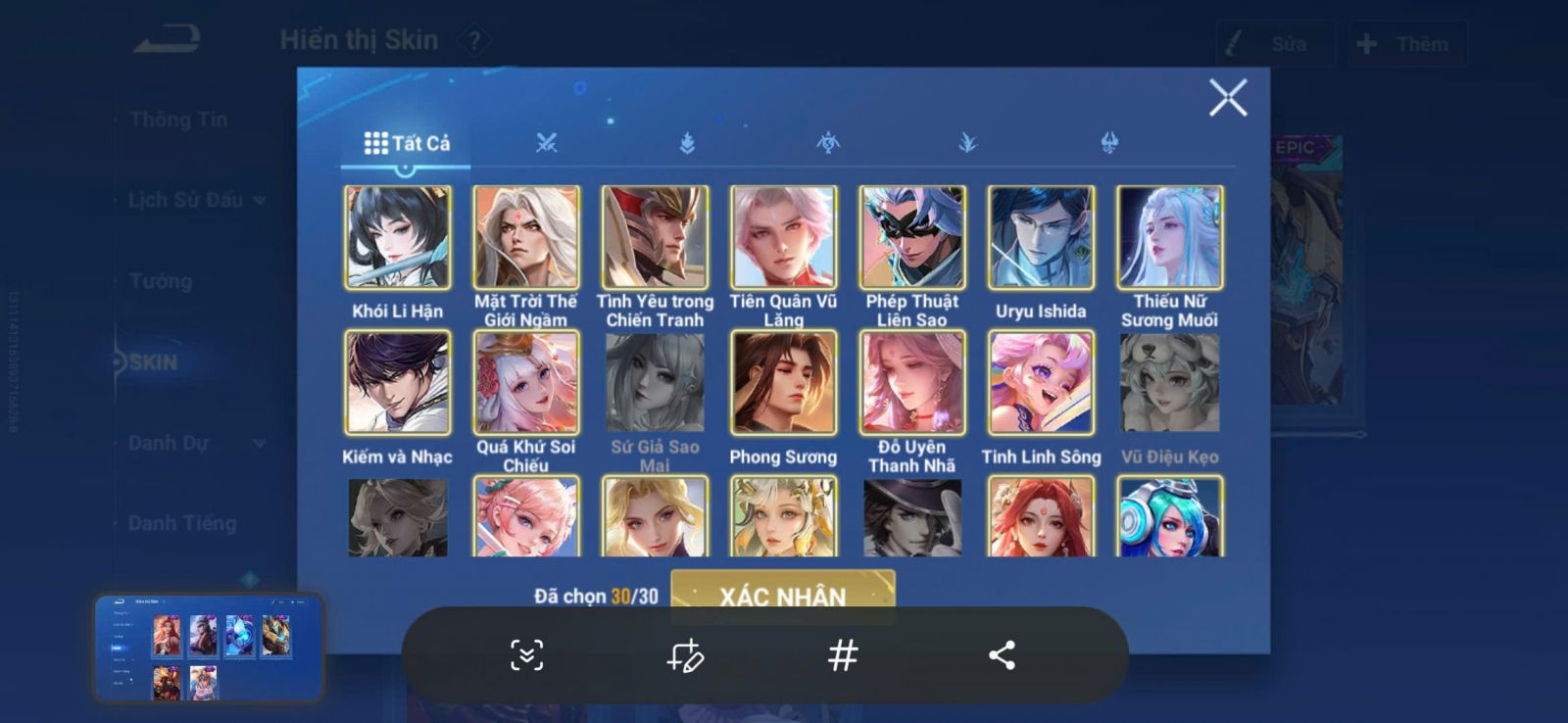Pick the Quá Khứ Soi Chiếu skin

click(526, 382)
